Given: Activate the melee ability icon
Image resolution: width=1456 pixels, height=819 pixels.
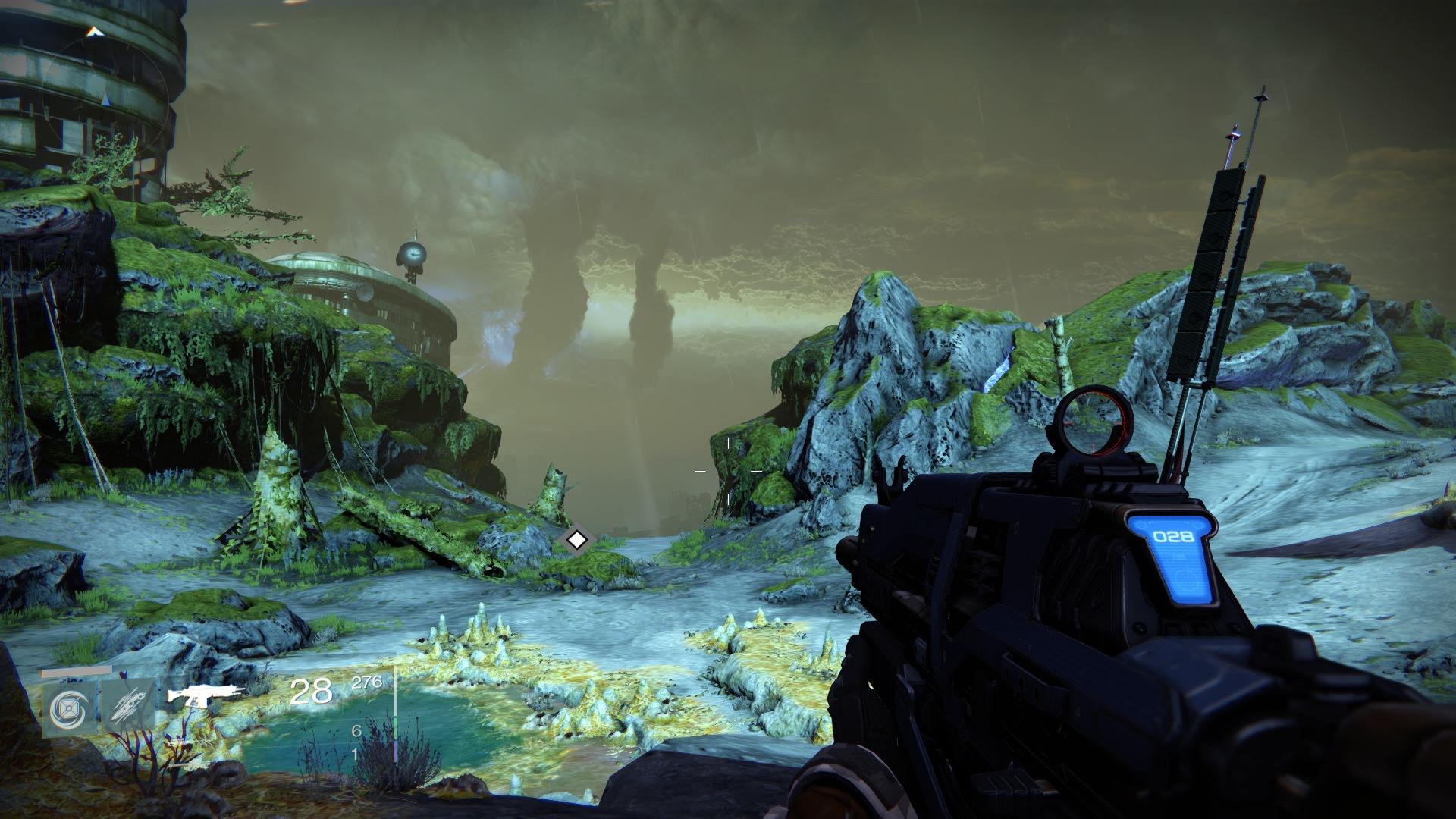Looking at the screenshot, I should click(x=127, y=708).
